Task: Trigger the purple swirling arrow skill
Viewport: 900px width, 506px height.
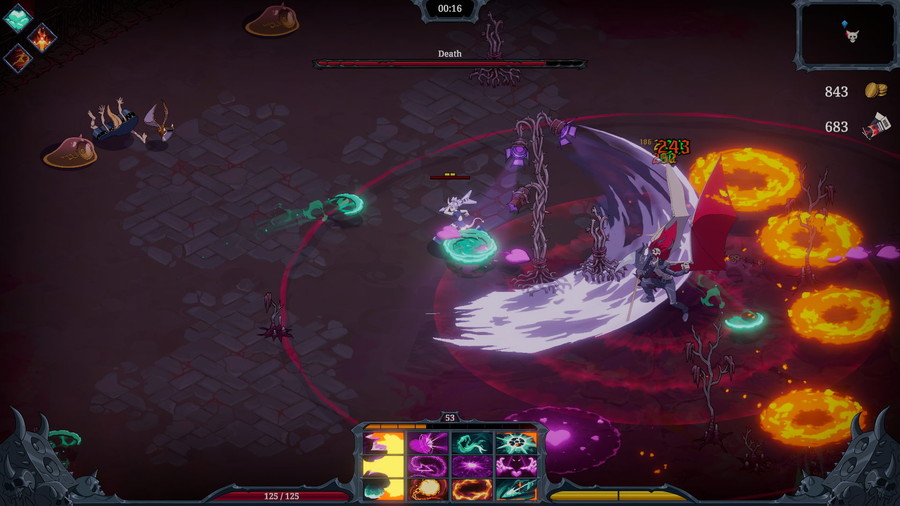Action: [x=428, y=466]
